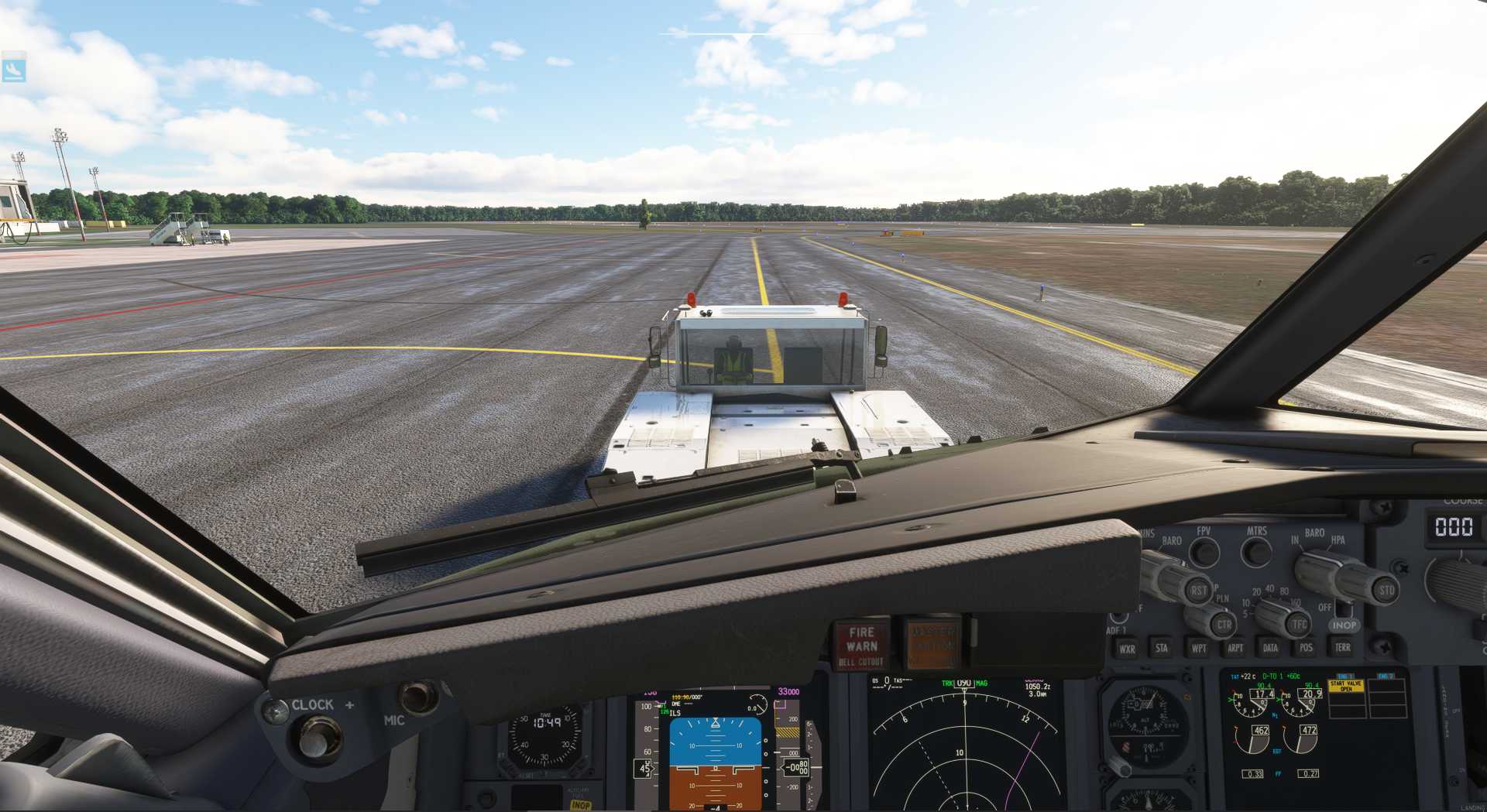The width and height of the screenshot is (1487, 812).
Task: Push the baro STD knob button
Action: (1386, 590)
